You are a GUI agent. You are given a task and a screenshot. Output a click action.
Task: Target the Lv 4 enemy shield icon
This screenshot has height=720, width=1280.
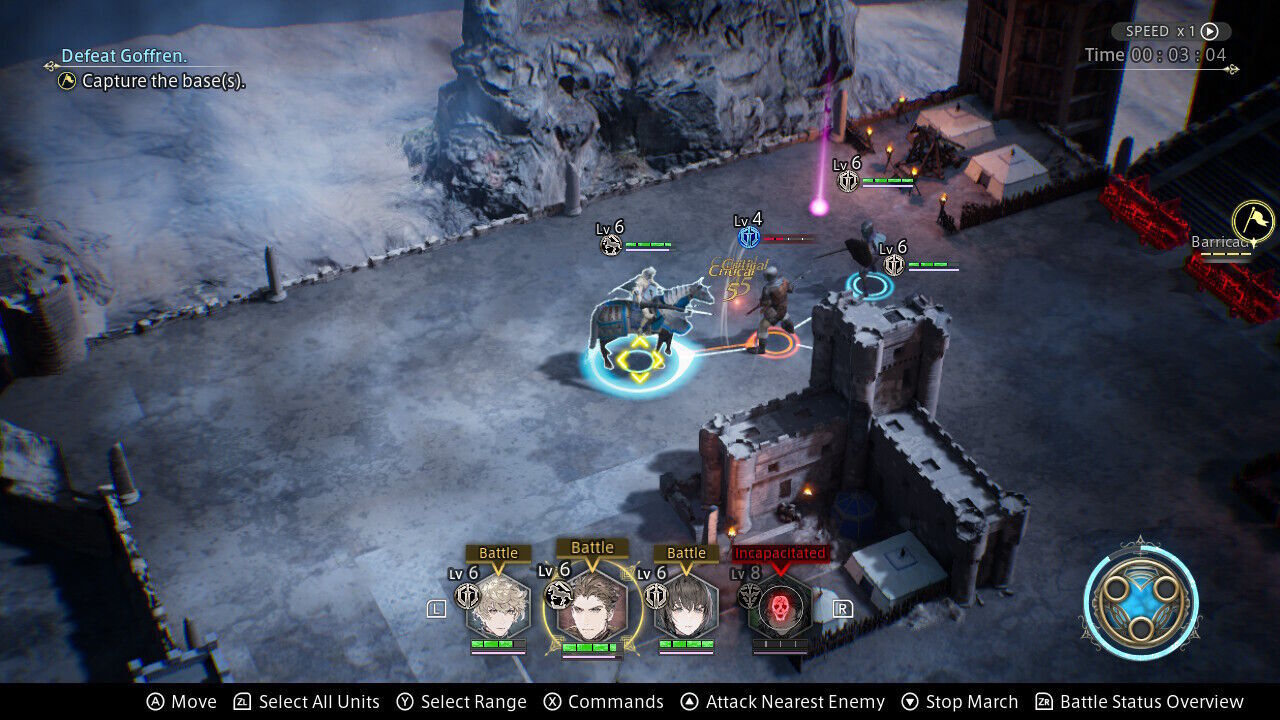tap(749, 237)
